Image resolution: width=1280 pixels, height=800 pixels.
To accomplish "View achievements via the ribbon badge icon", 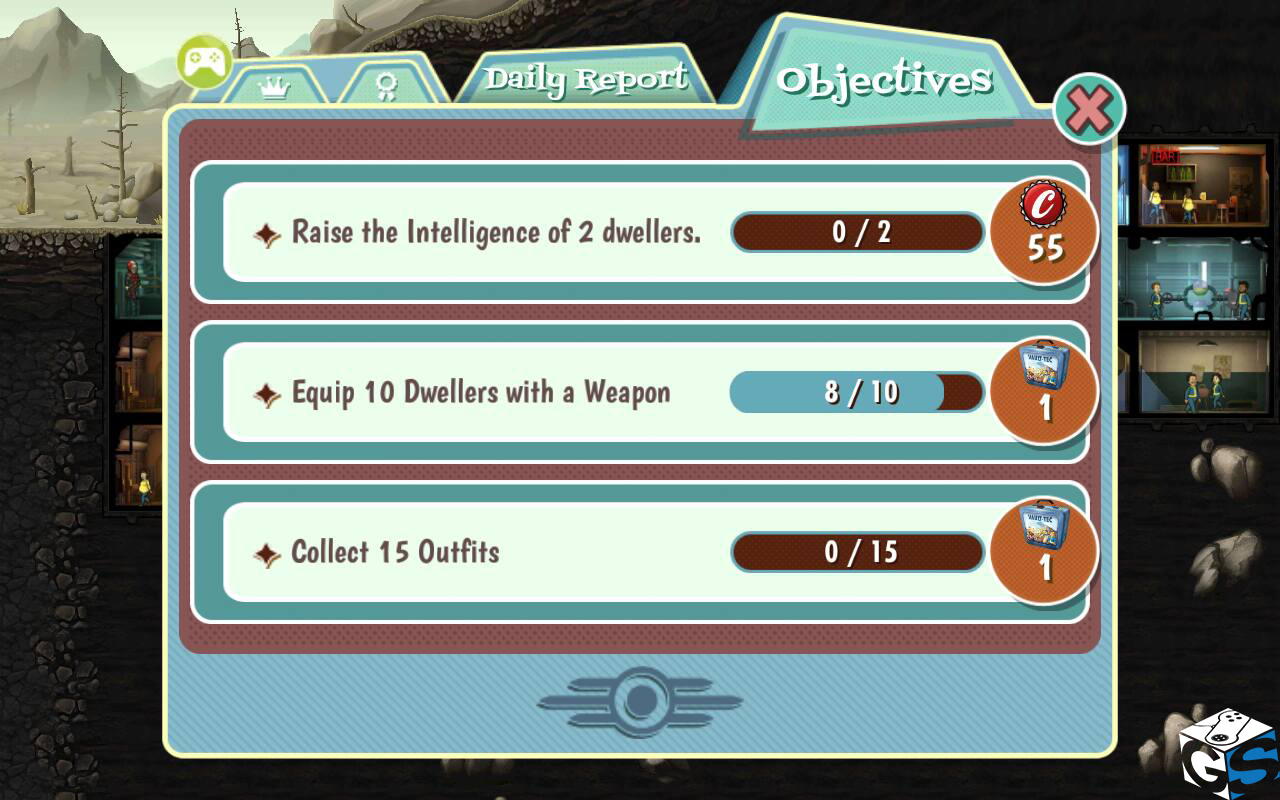I will [x=390, y=88].
